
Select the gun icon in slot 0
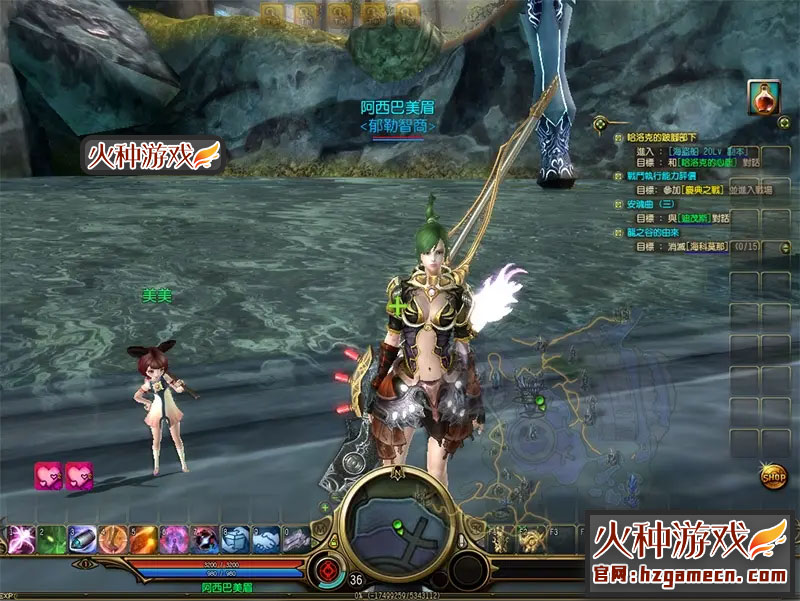click(296, 539)
